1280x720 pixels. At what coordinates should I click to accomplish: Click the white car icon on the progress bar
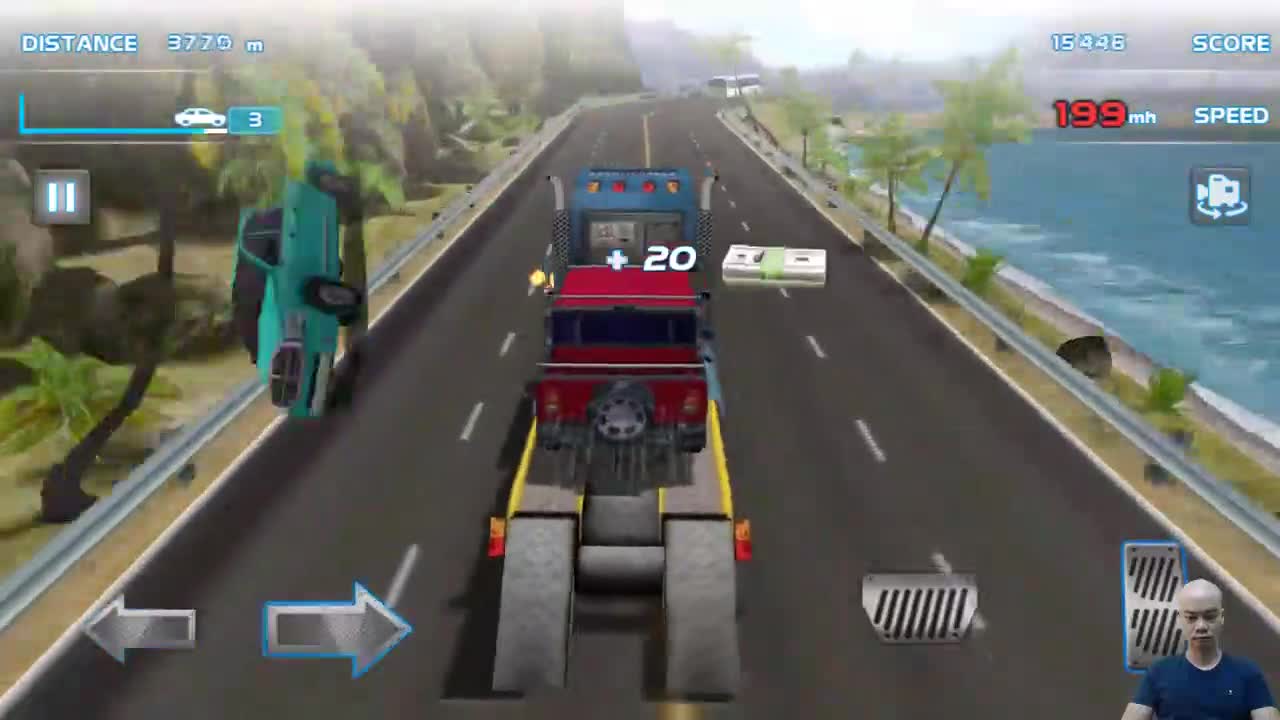199,118
